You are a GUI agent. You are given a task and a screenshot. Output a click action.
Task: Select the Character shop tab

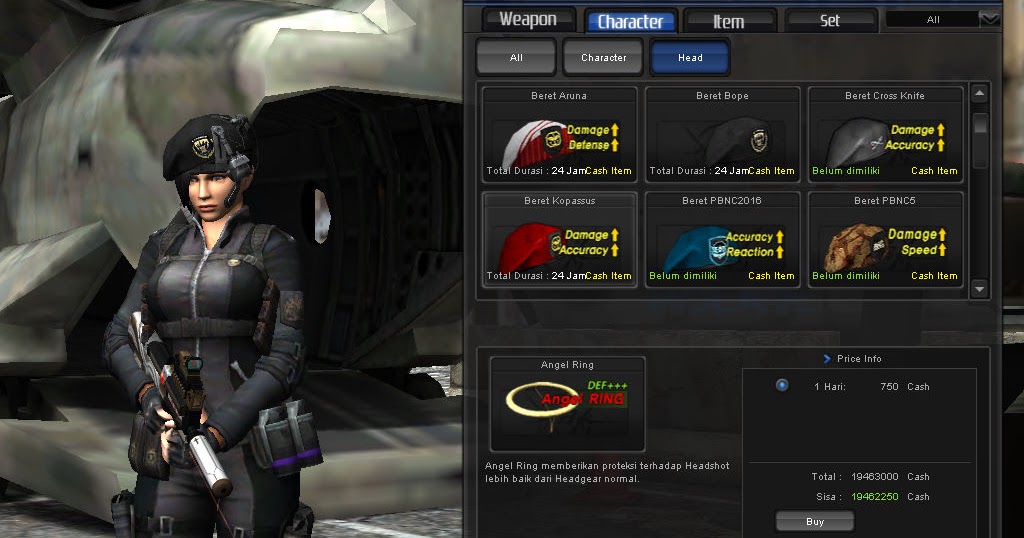[x=630, y=21]
